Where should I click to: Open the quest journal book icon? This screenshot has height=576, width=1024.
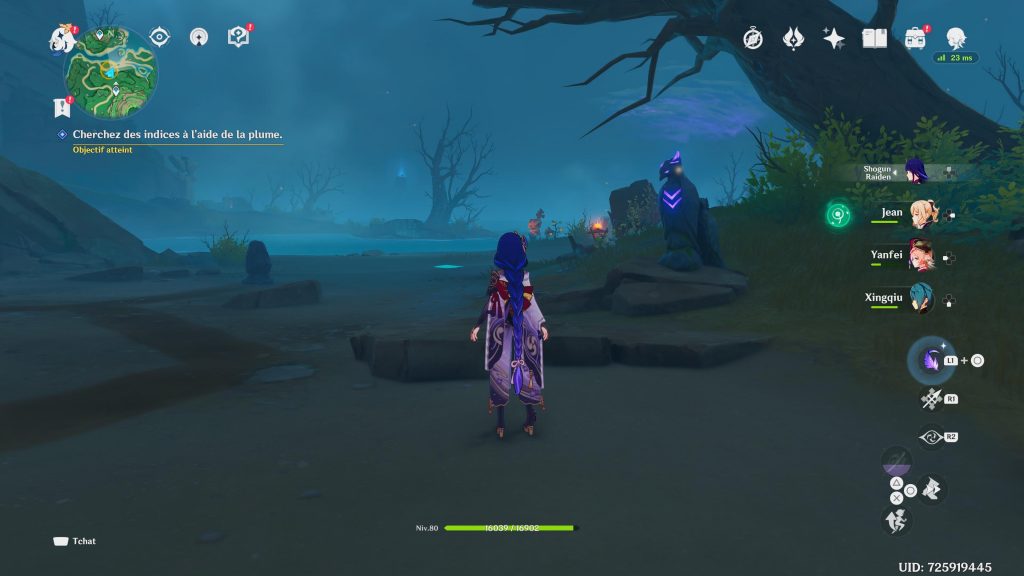click(x=238, y=38)
